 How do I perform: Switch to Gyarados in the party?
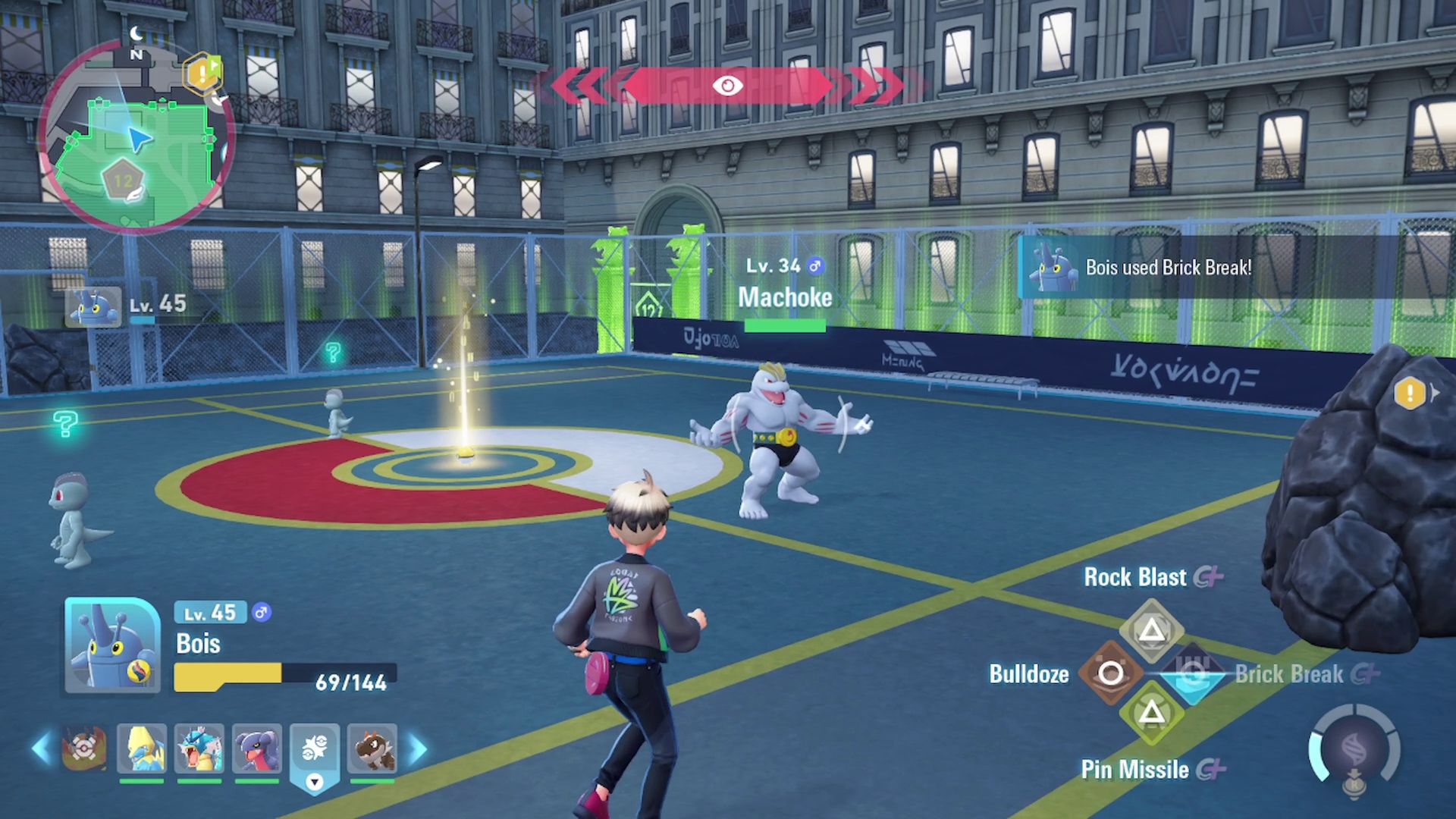[x=199, y=748]
